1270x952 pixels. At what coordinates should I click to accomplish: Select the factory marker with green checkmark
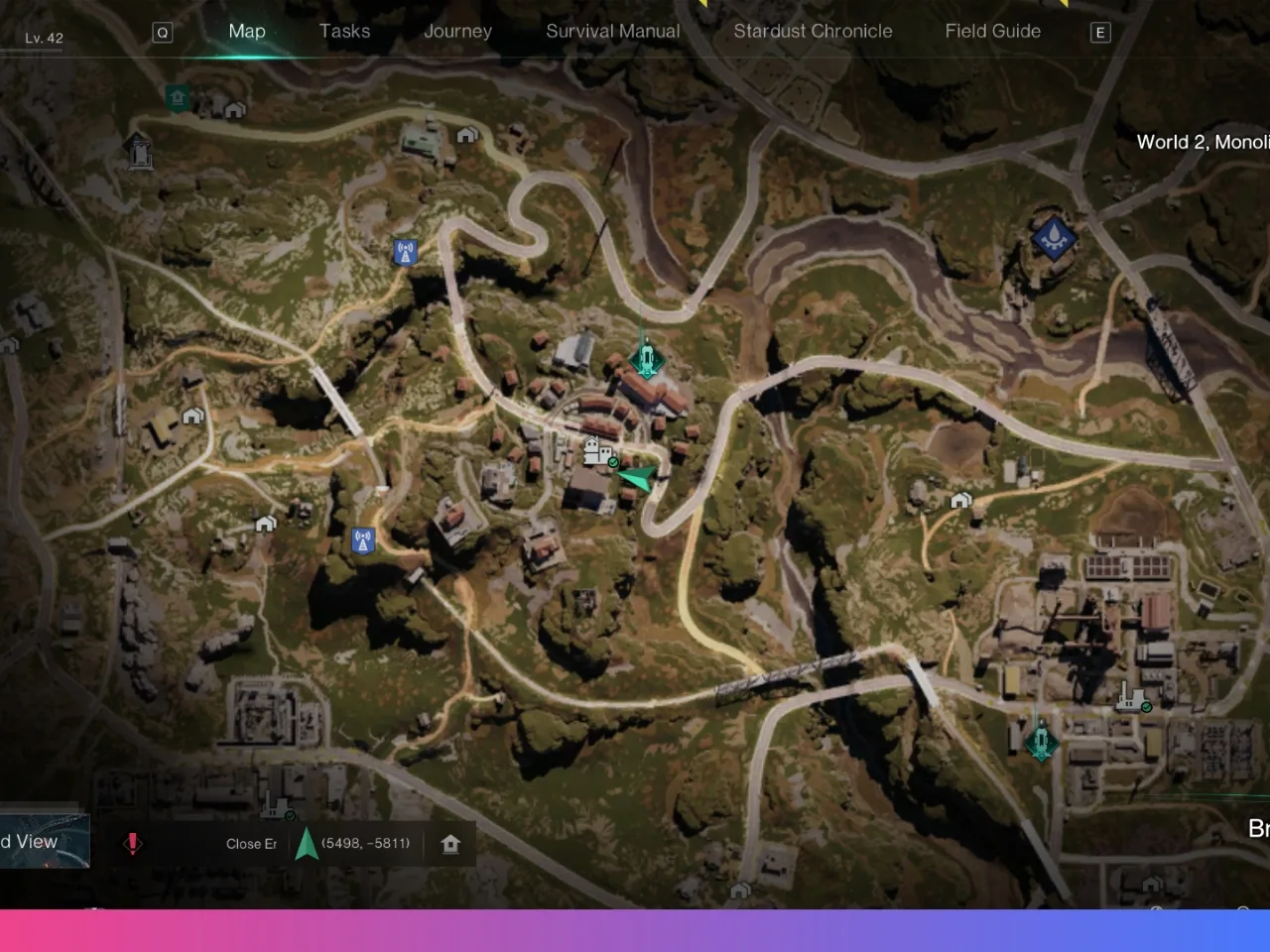1131,697
